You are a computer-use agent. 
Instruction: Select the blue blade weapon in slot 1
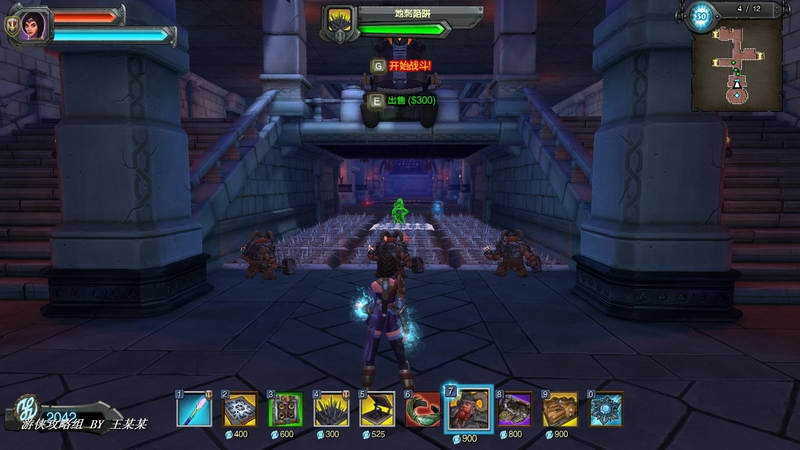coord(195,409)
